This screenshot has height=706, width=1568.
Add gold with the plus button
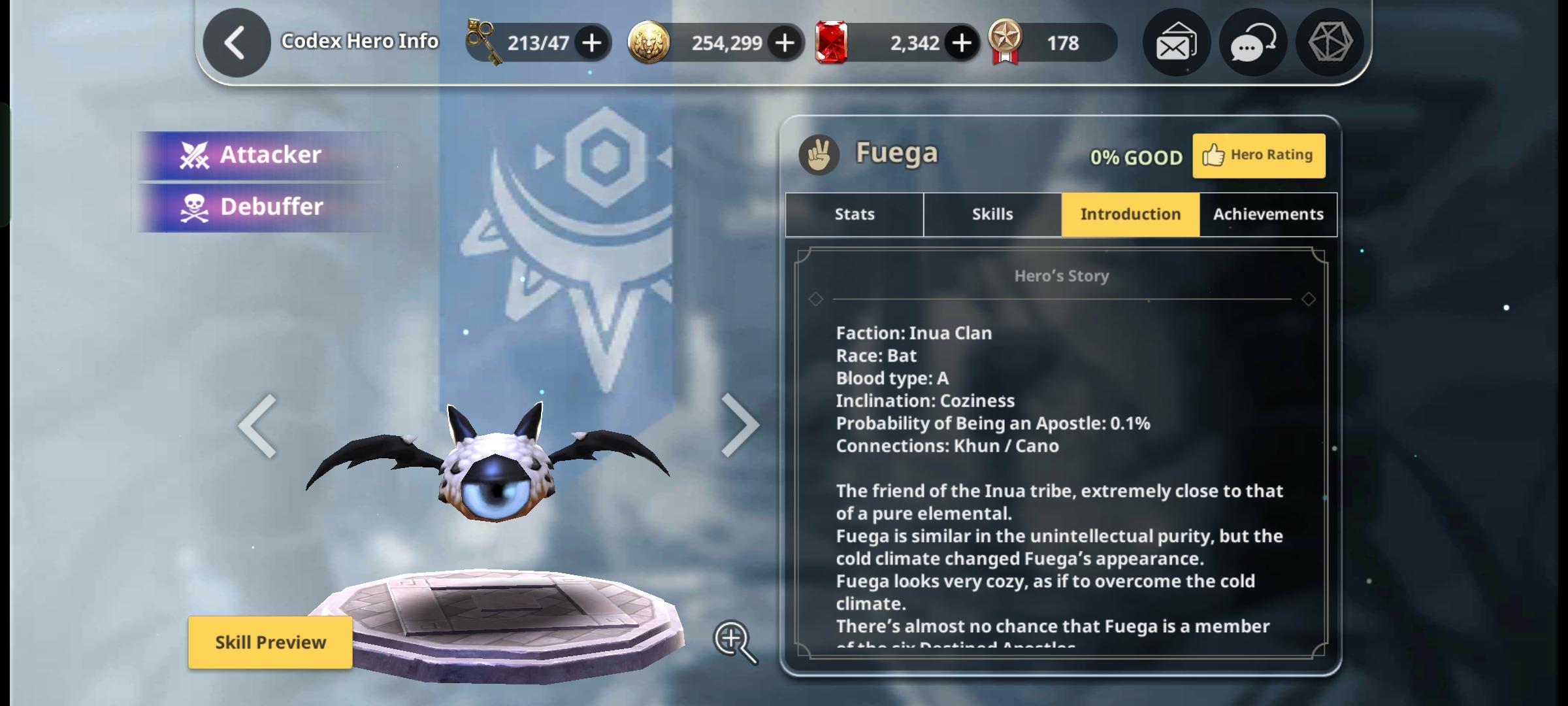click(x=783, y=42)
